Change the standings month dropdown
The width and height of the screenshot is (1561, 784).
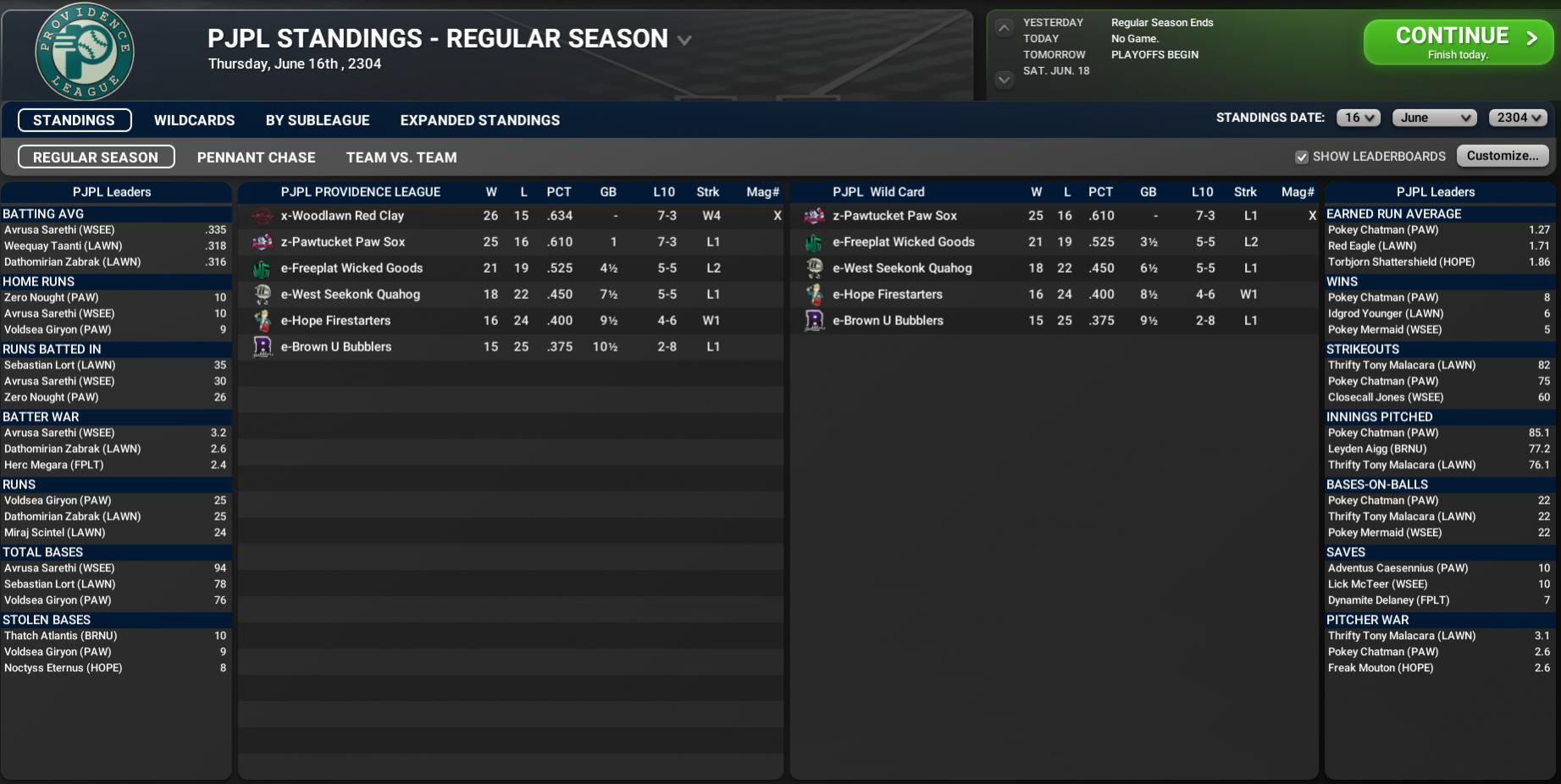coord(1434,118)
